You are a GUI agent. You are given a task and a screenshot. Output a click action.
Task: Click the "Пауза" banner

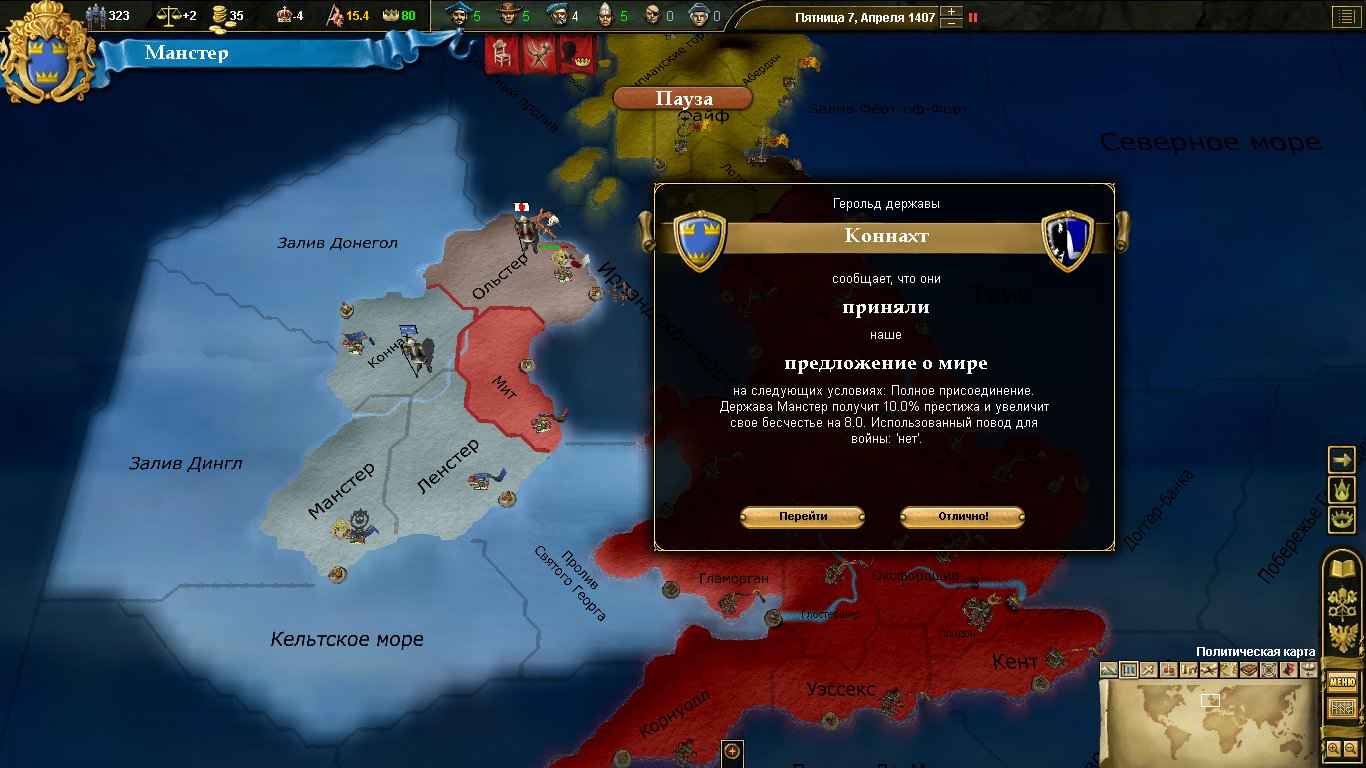pos(683,99)
